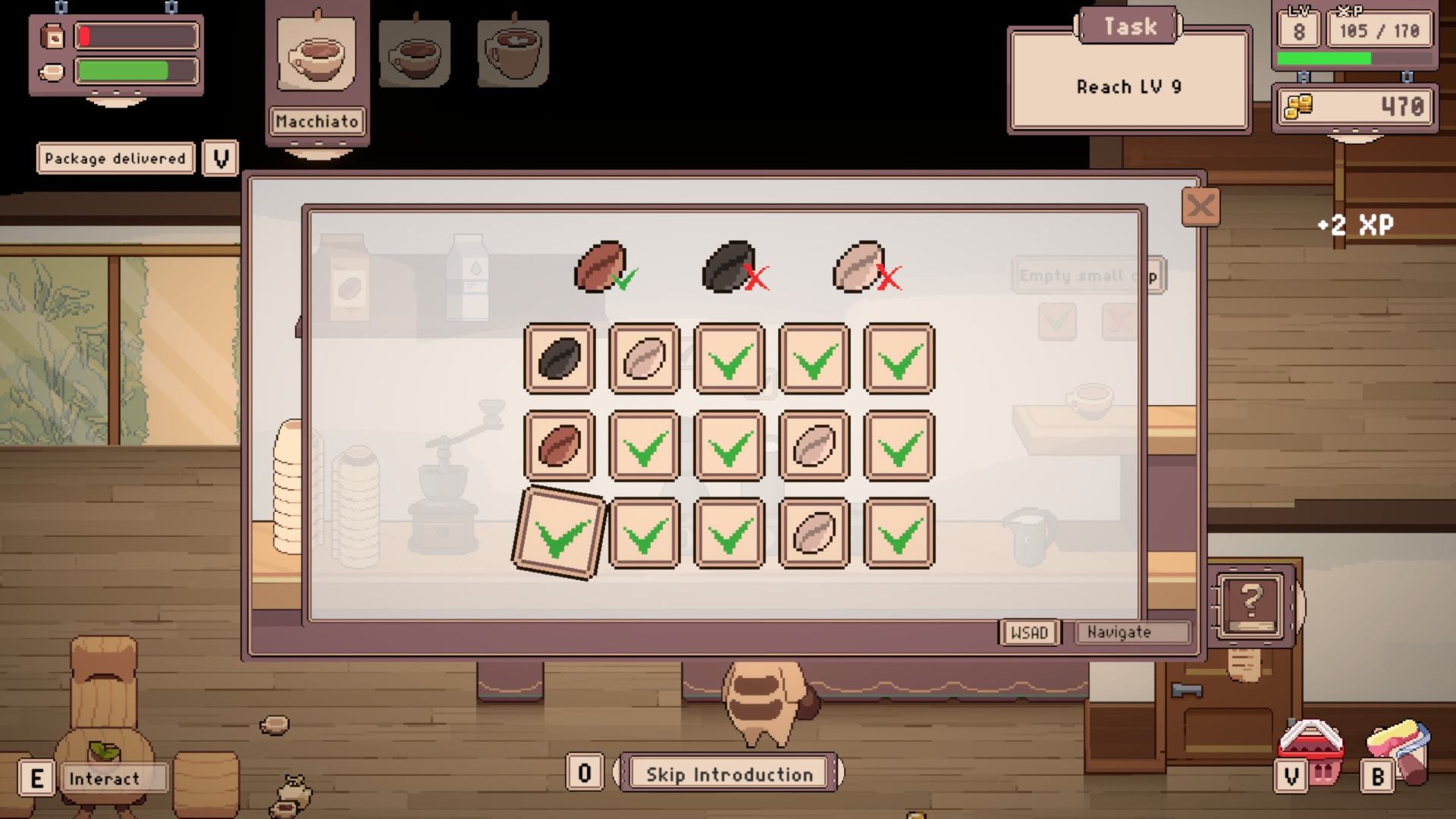Open the Task panel showing Reach LV 9
This screenshot has height=819, width=1456.
click(x=1129, y=80)
